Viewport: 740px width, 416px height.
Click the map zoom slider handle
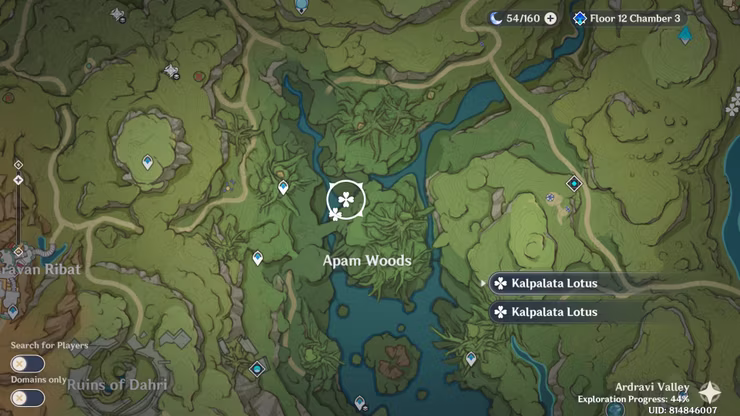point(18,180)
